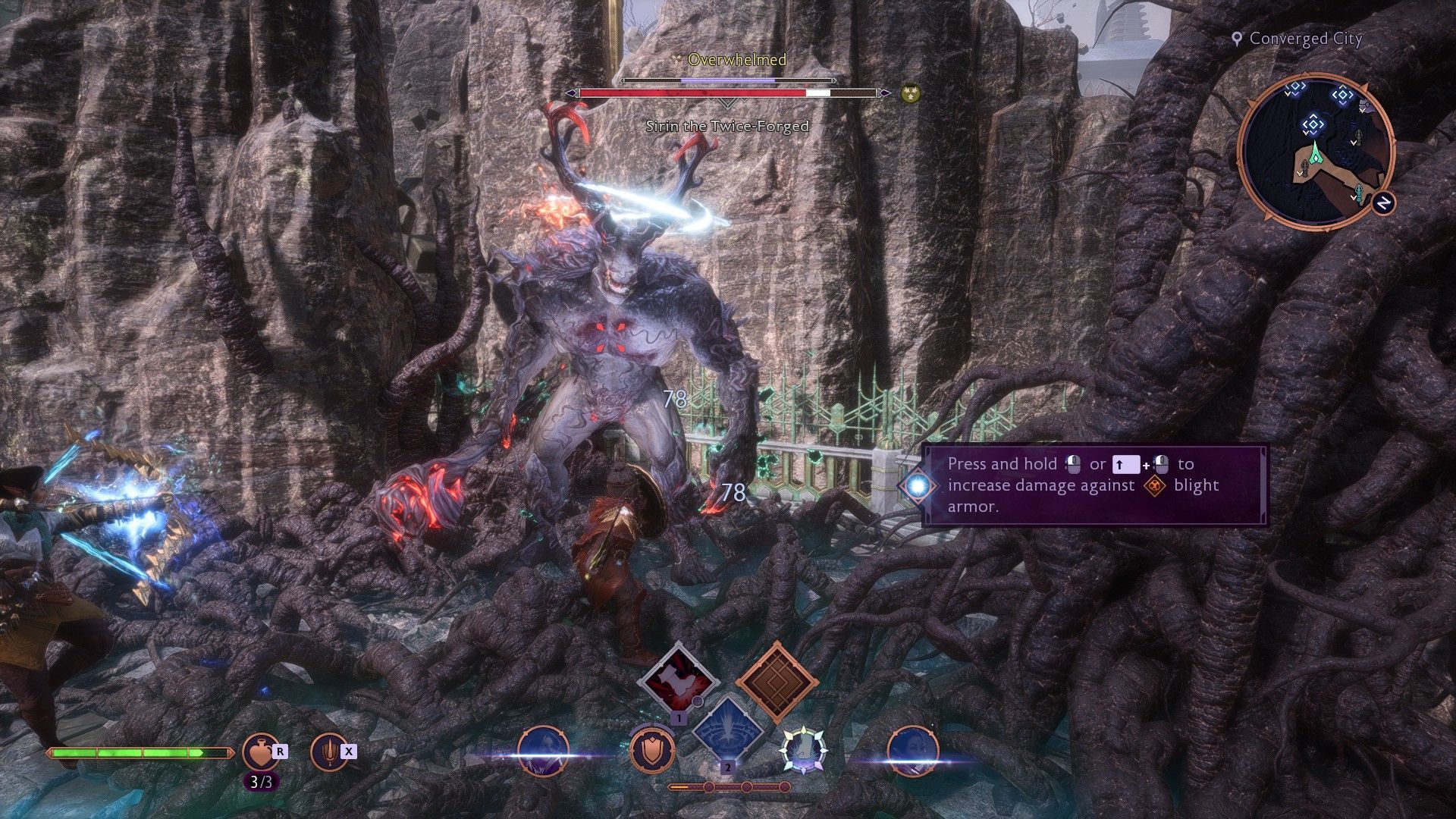Trigger the red boot-stomp ability in slot 1
This screenshot has width=1456, height=819.
pyautogui.click(x=678, y=680)
